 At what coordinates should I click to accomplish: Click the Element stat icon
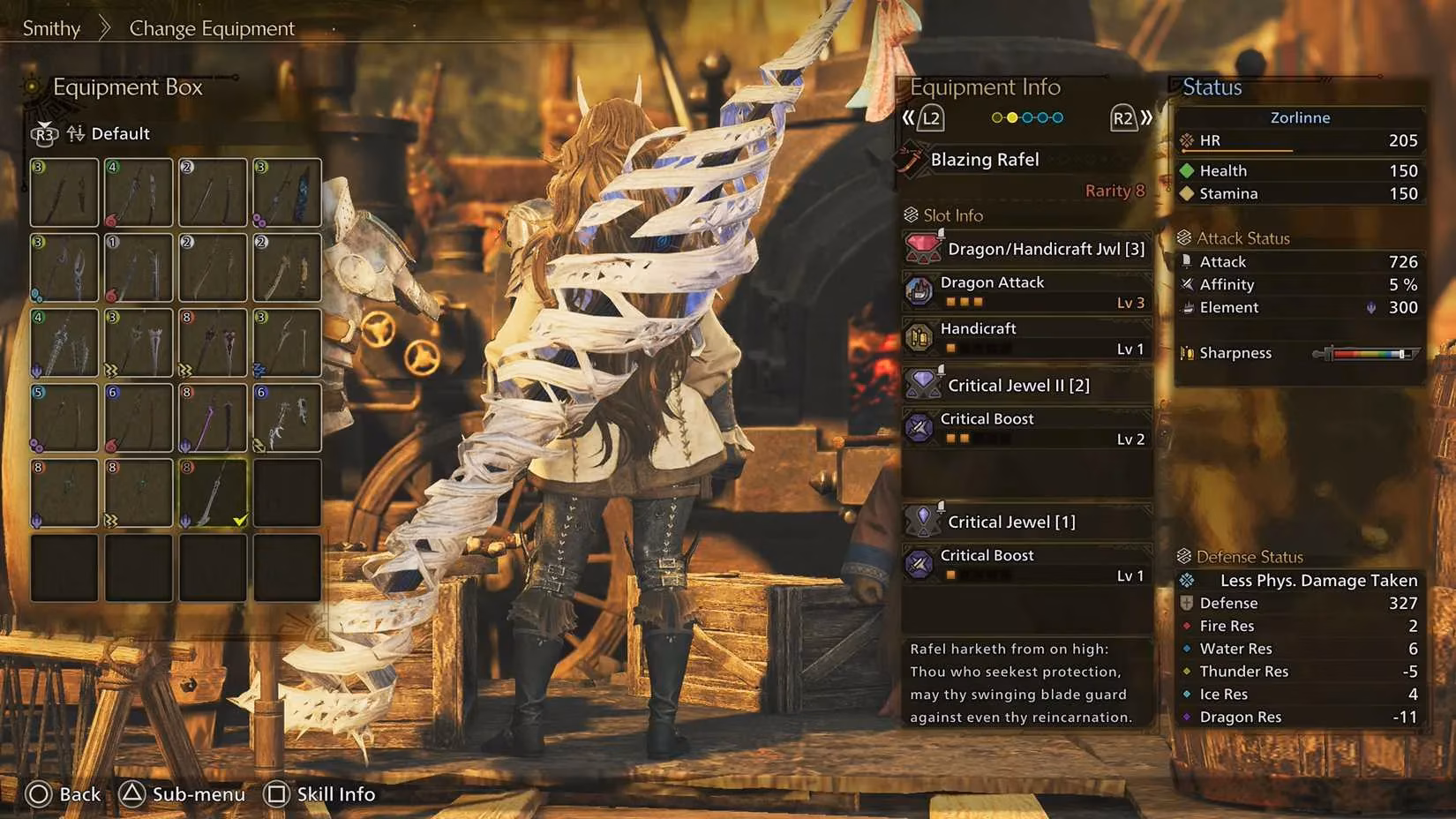(1187, 307)
